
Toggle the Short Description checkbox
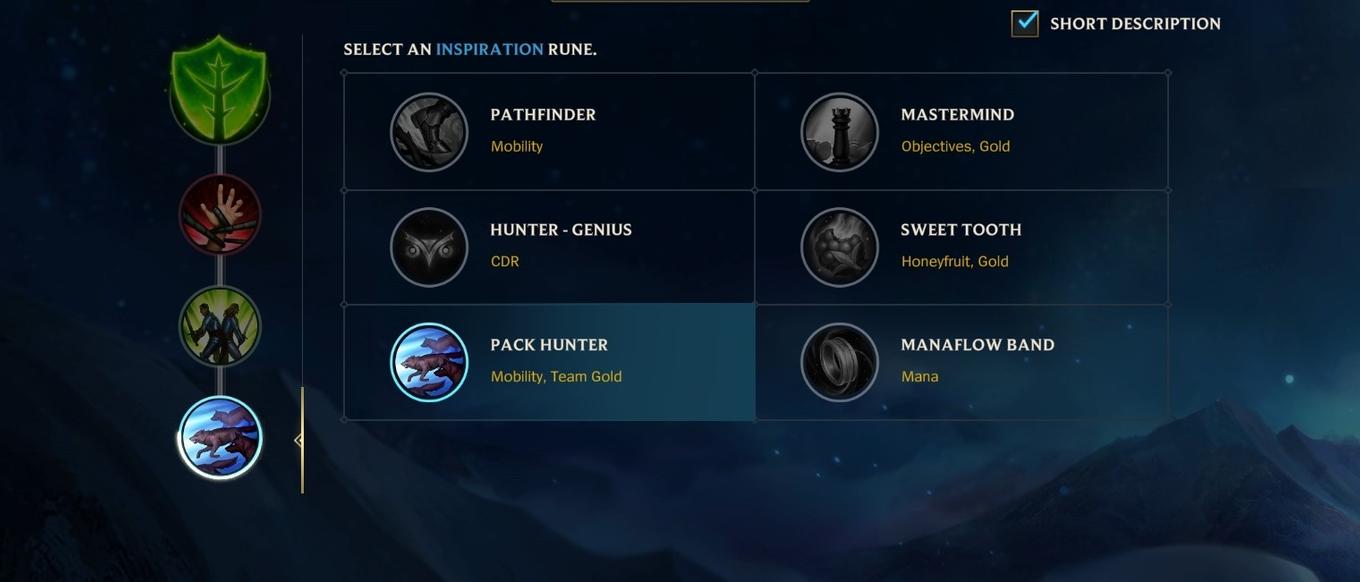[x=1025, y=23]
